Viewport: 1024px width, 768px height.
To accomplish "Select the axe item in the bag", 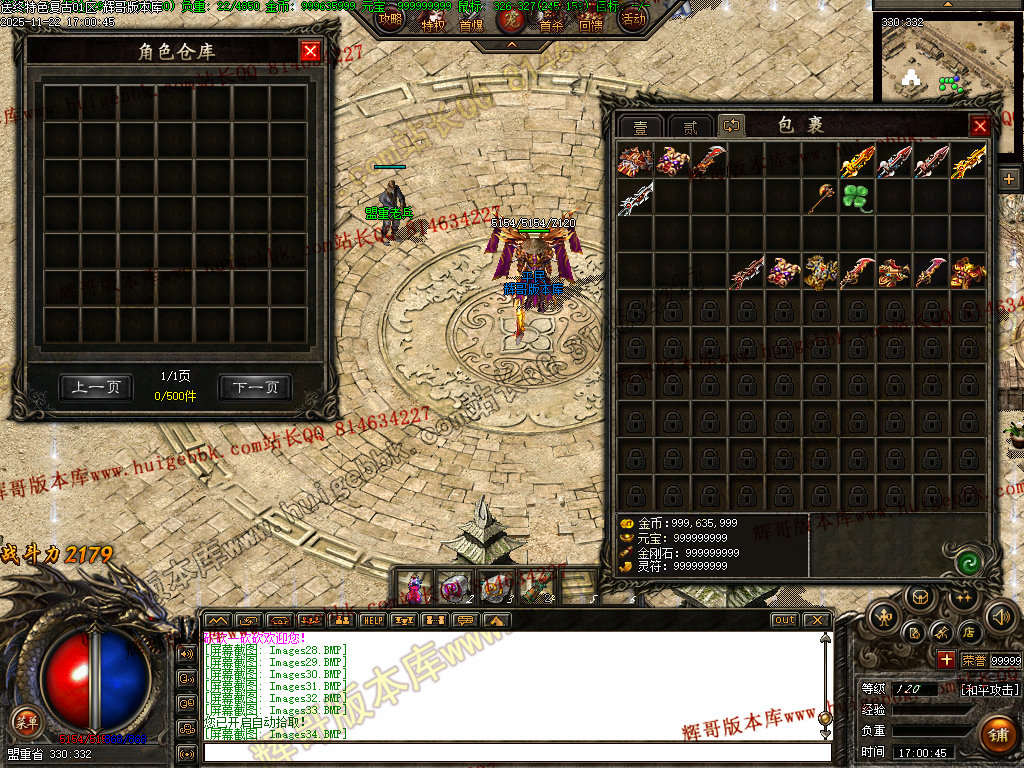I will click(820, 196).
